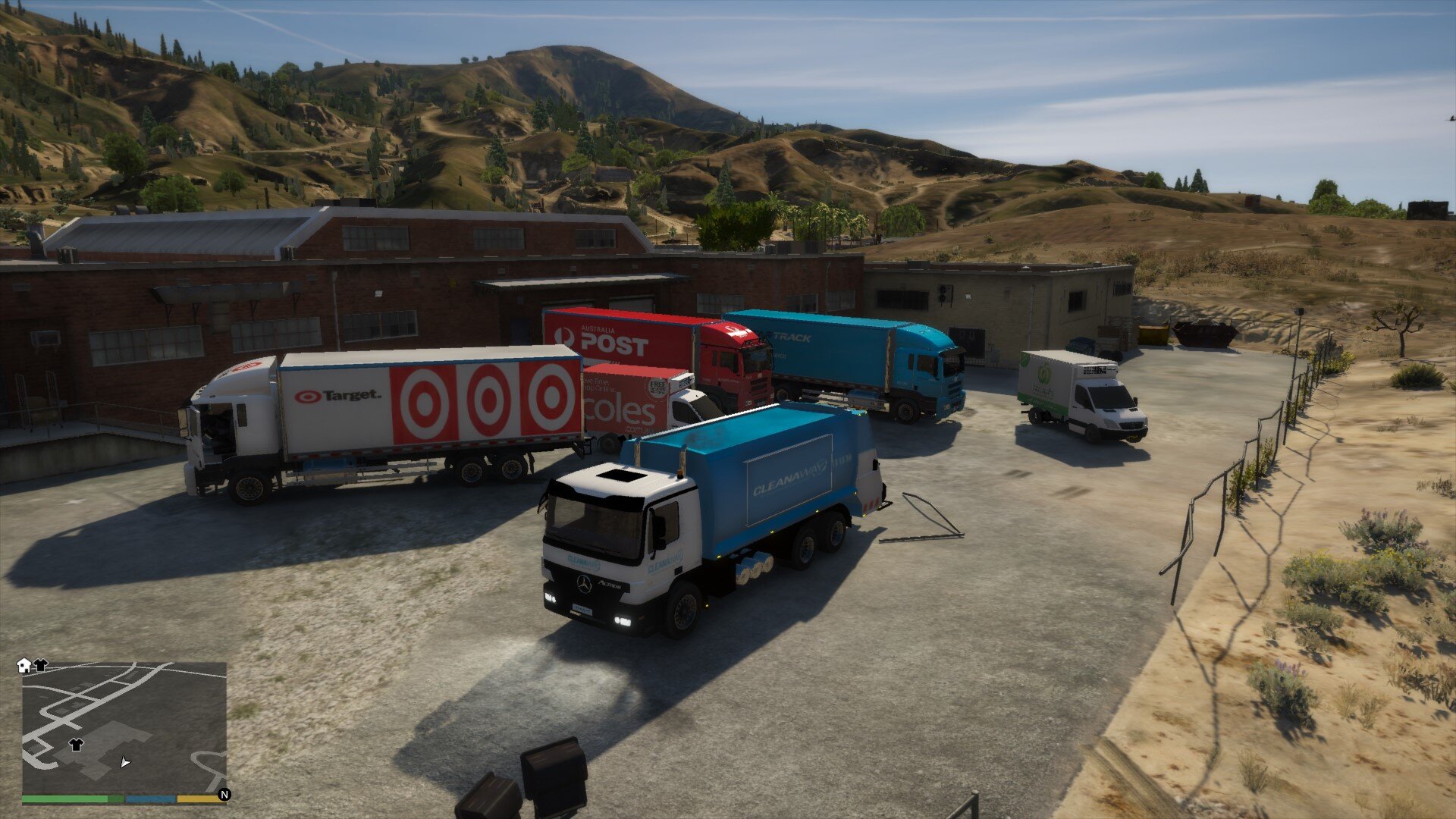
Task: Open the minimap in the corner
Action: 124,726
